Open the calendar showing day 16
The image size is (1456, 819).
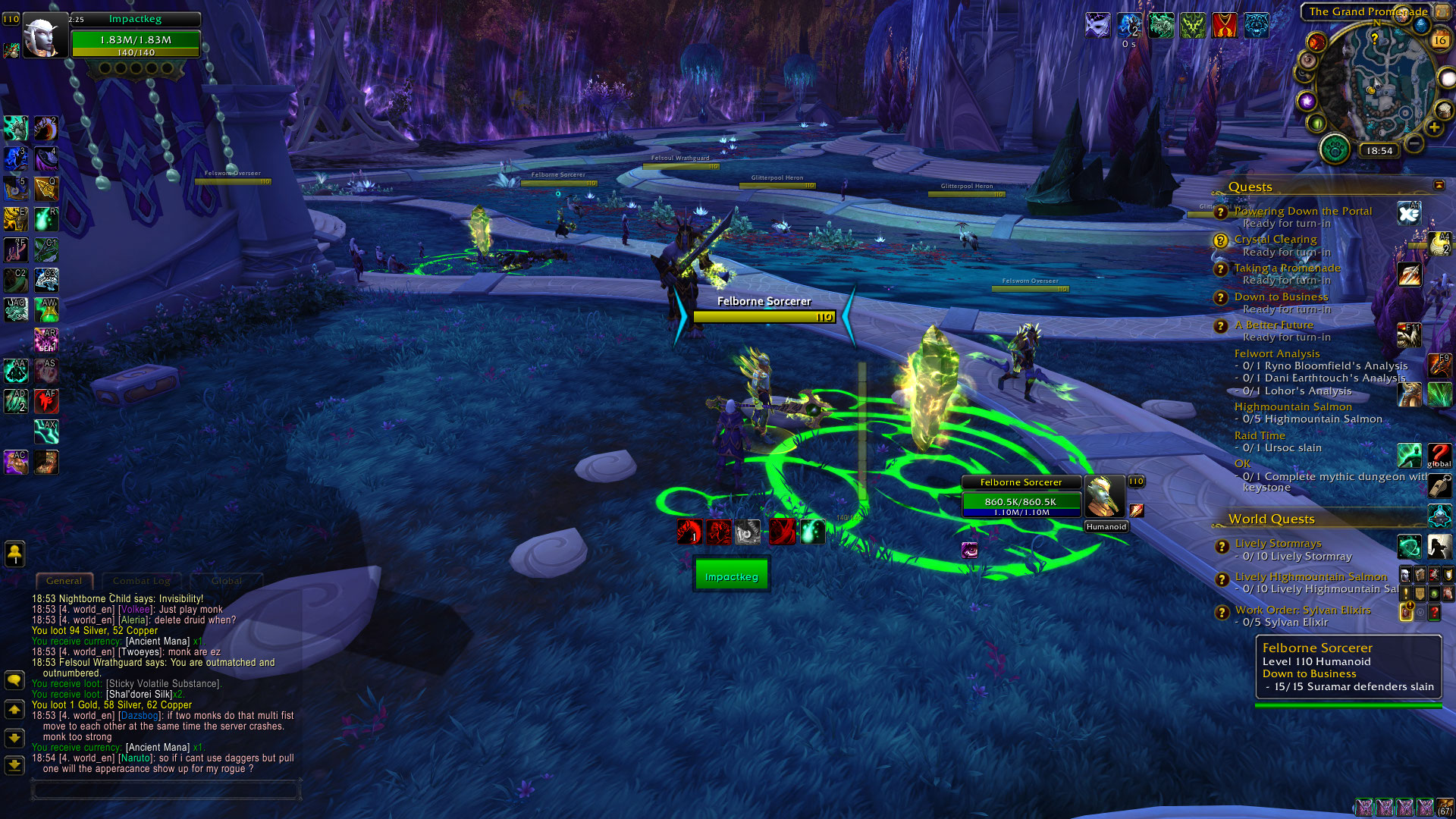(1439, 40)
